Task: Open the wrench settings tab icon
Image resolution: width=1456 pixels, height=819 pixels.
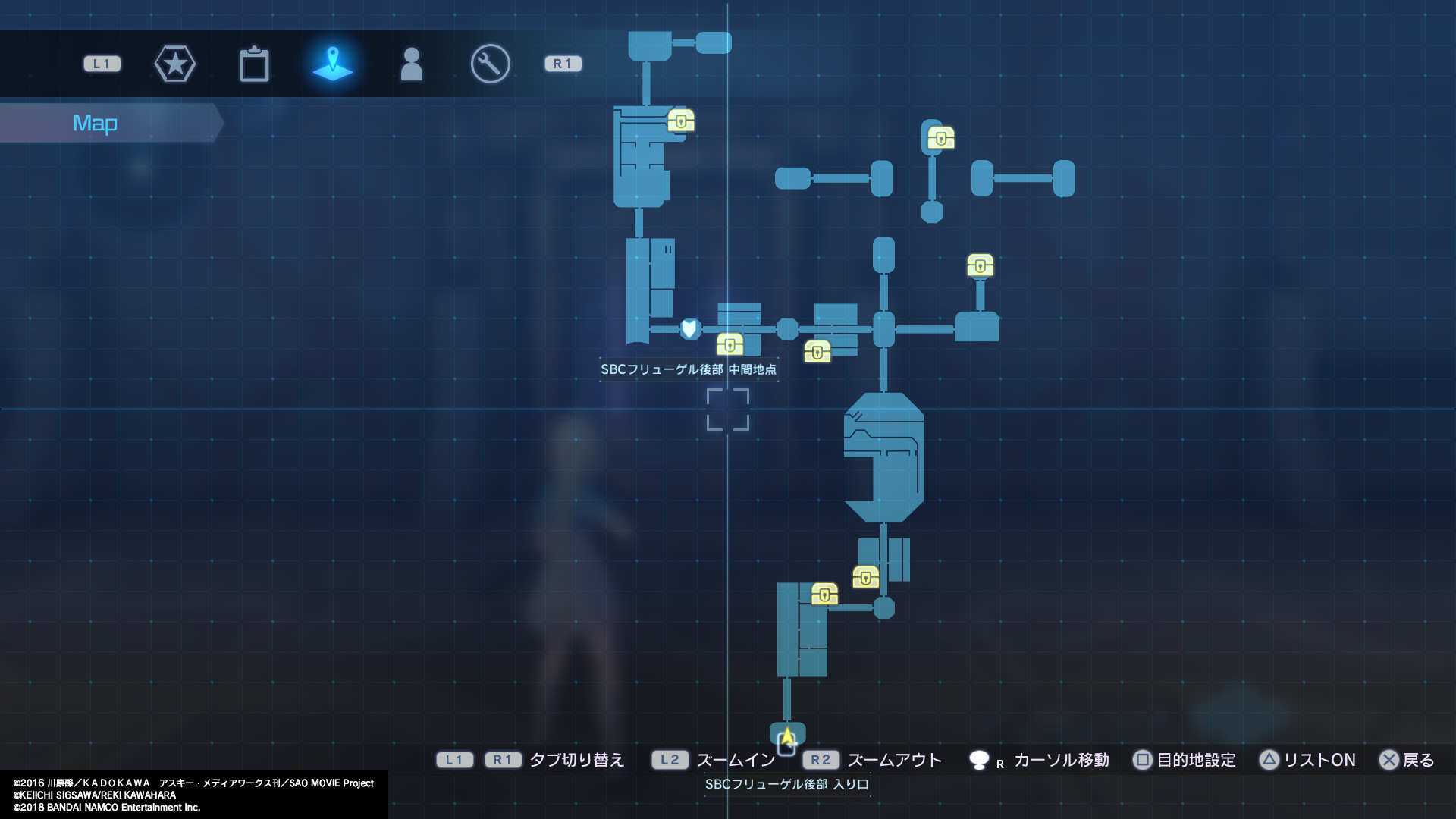Action: [x=490, y=64]
